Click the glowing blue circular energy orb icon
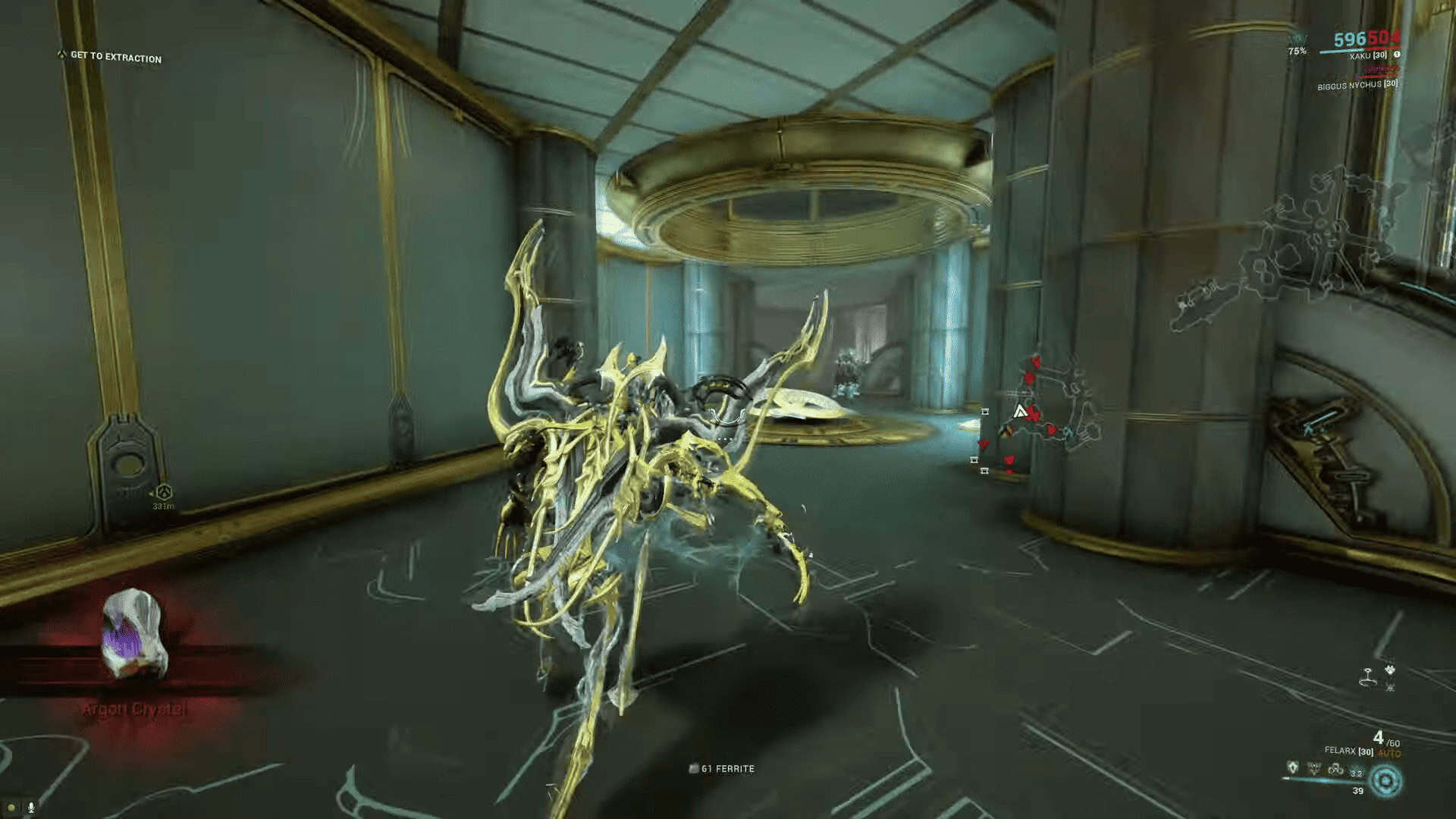Screen dimensions: 1456x819 1387,781
